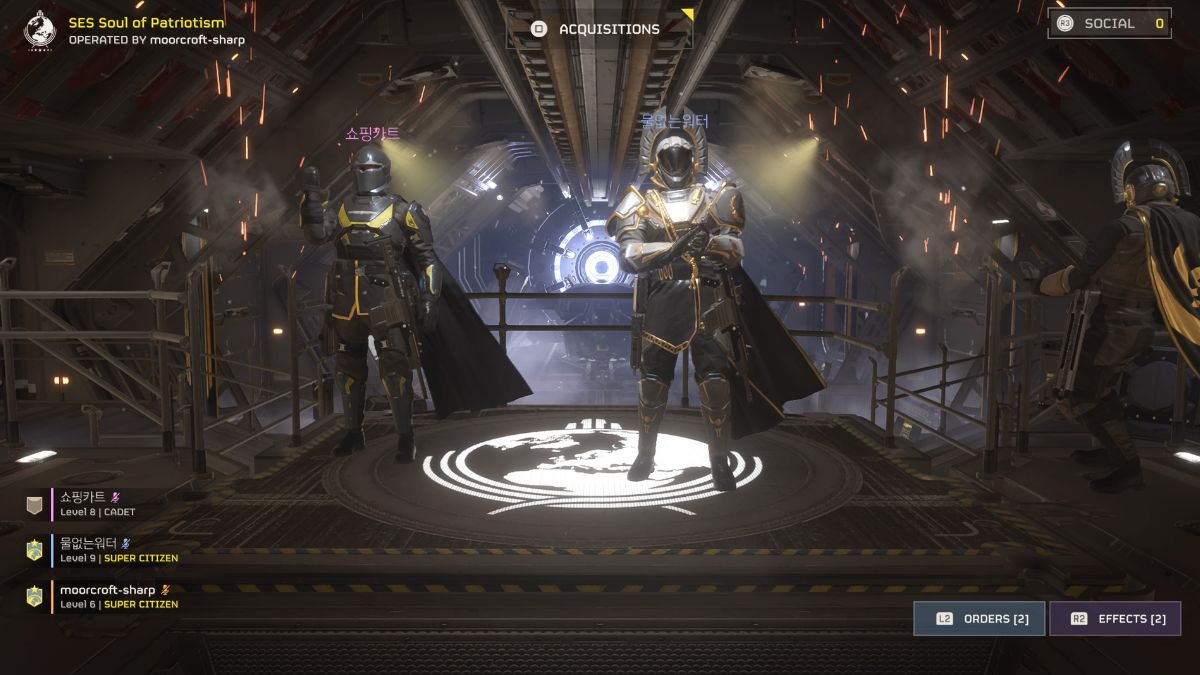Show the Orders list

click(979, 619)
